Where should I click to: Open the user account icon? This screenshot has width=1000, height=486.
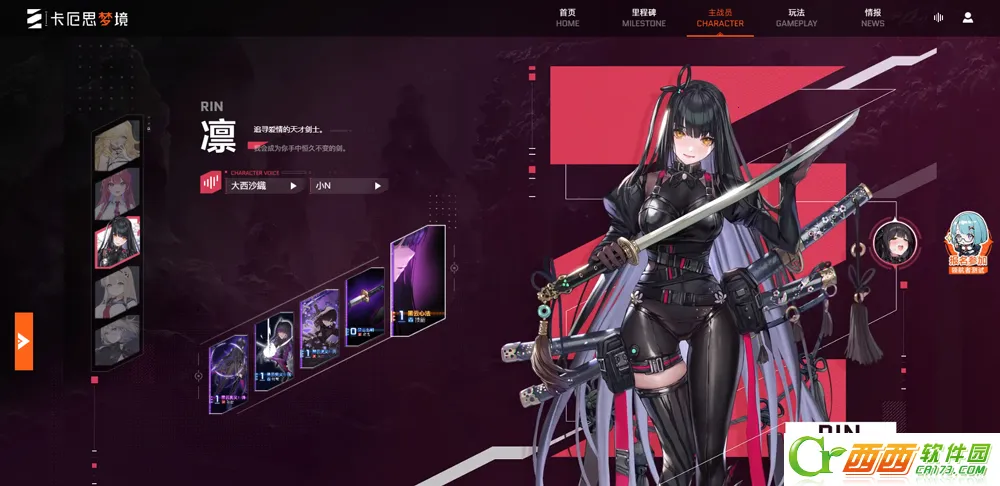(968, 17)
